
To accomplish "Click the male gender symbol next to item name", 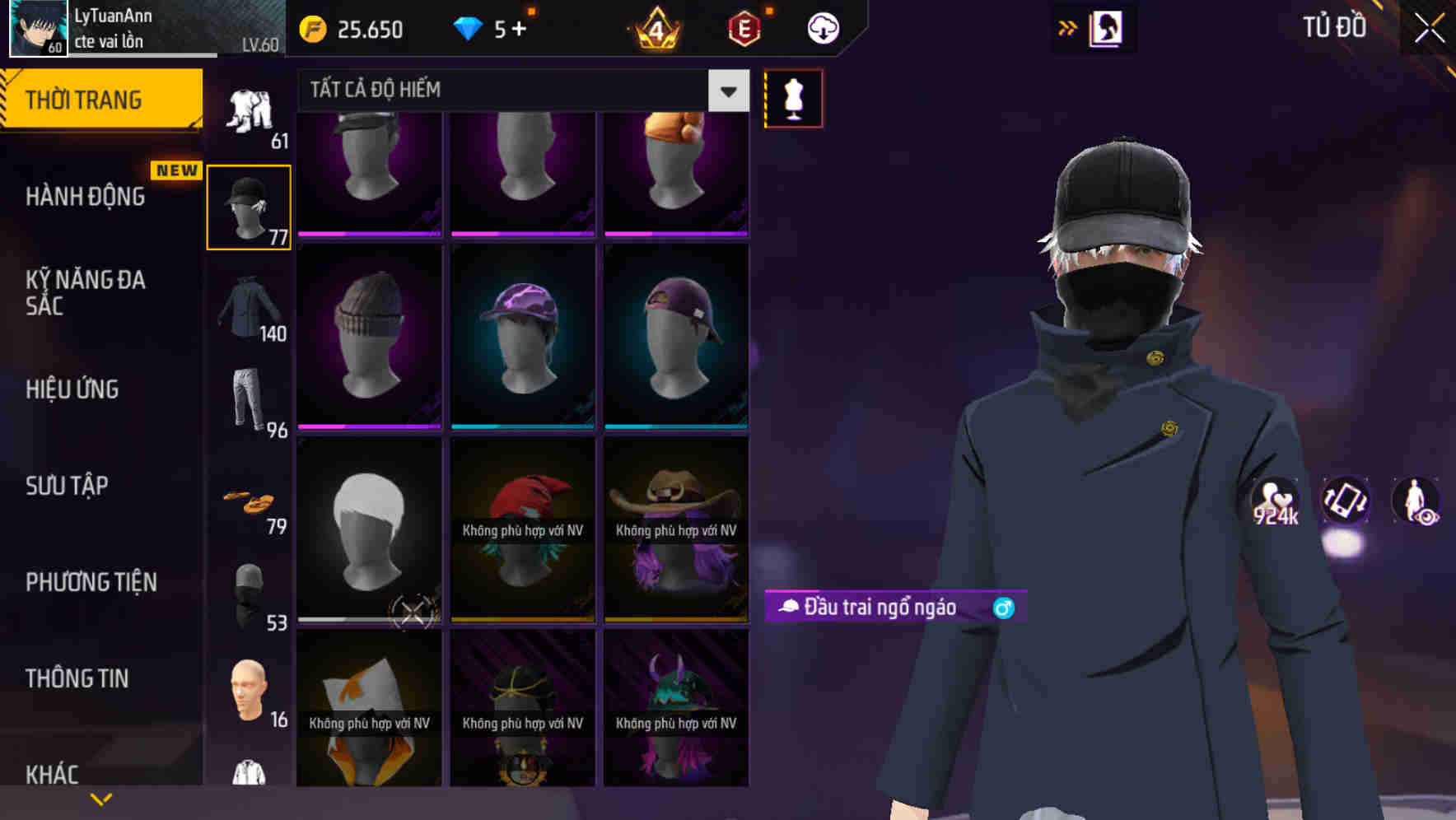I will pos(1006,608).
